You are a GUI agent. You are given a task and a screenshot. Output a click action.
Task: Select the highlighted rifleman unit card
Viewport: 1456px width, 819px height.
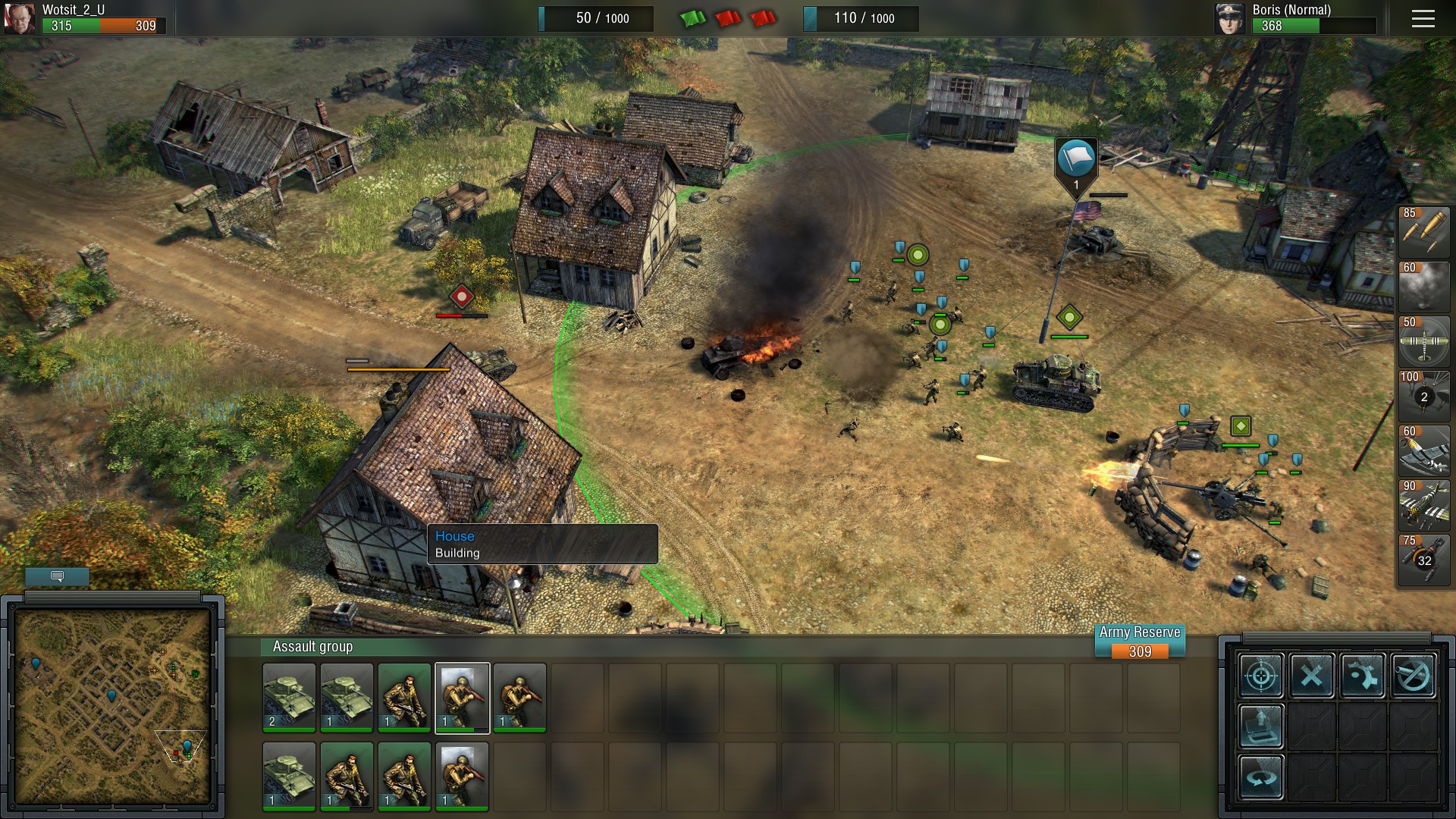[462, 698]
